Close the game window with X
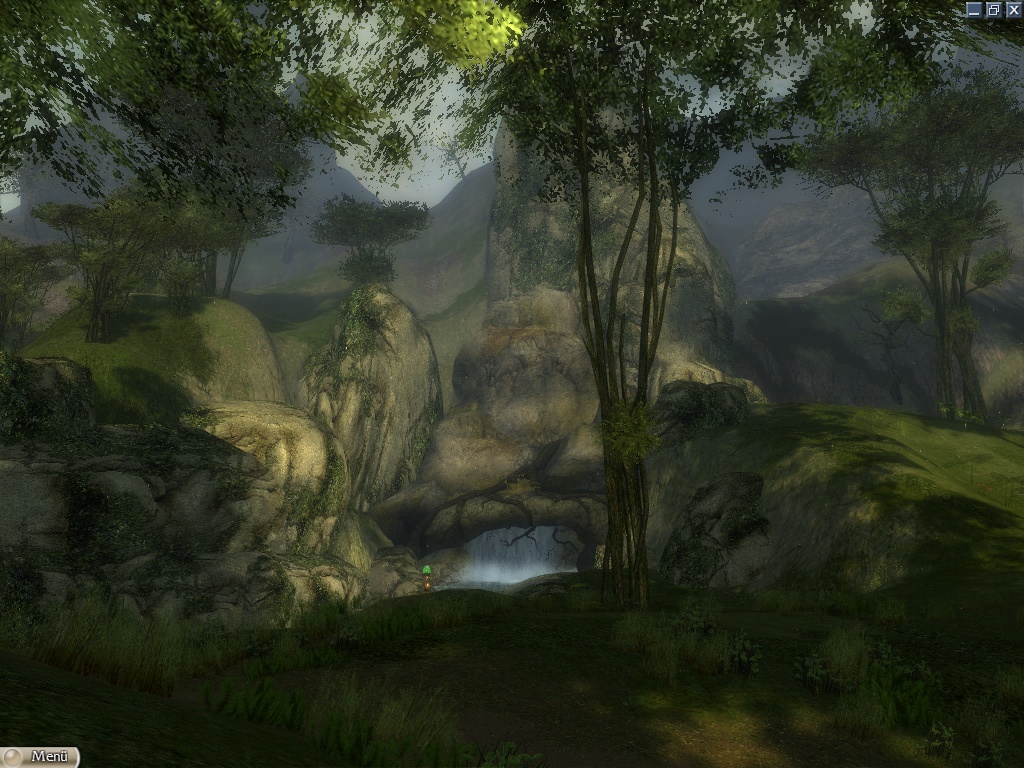This screenshot has width=1024, height=768. (1012, 9)
